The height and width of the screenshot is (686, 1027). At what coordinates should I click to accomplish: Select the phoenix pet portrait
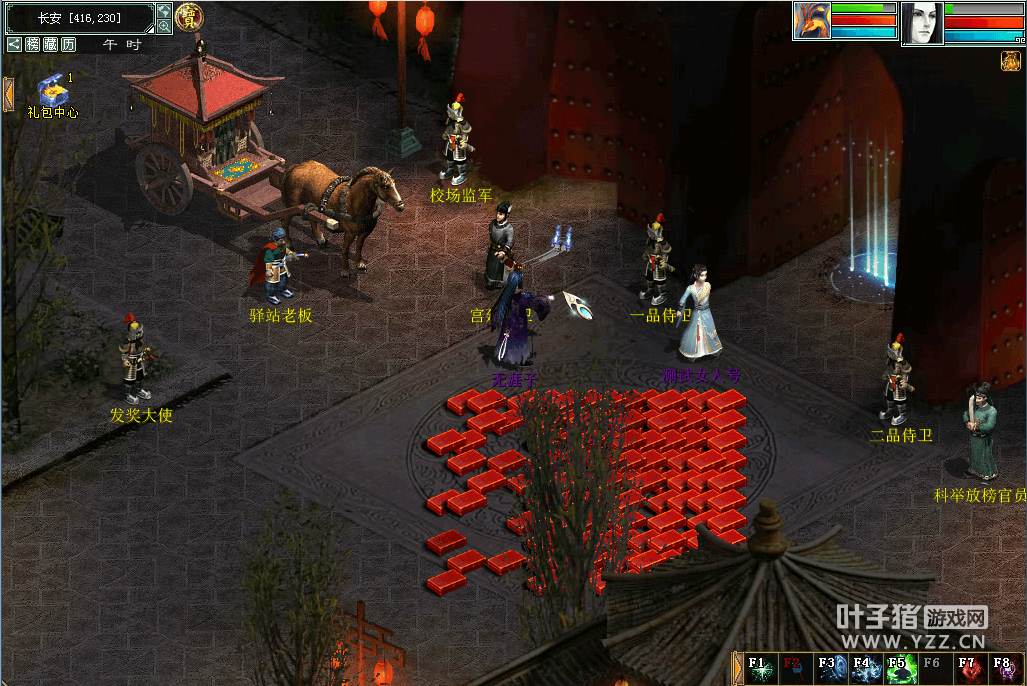tap(811, 21)
